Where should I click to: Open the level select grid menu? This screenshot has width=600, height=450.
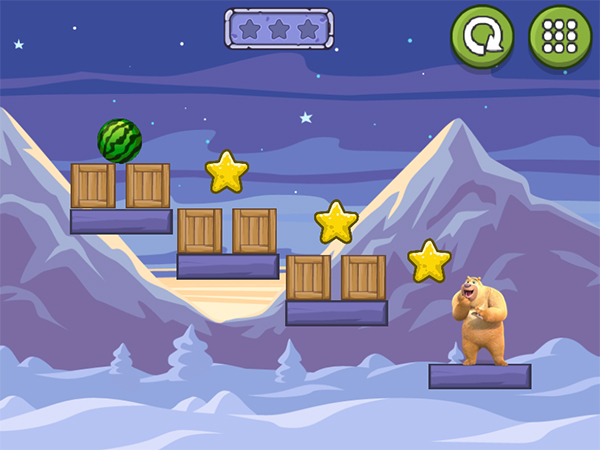(x=559, y=38)
